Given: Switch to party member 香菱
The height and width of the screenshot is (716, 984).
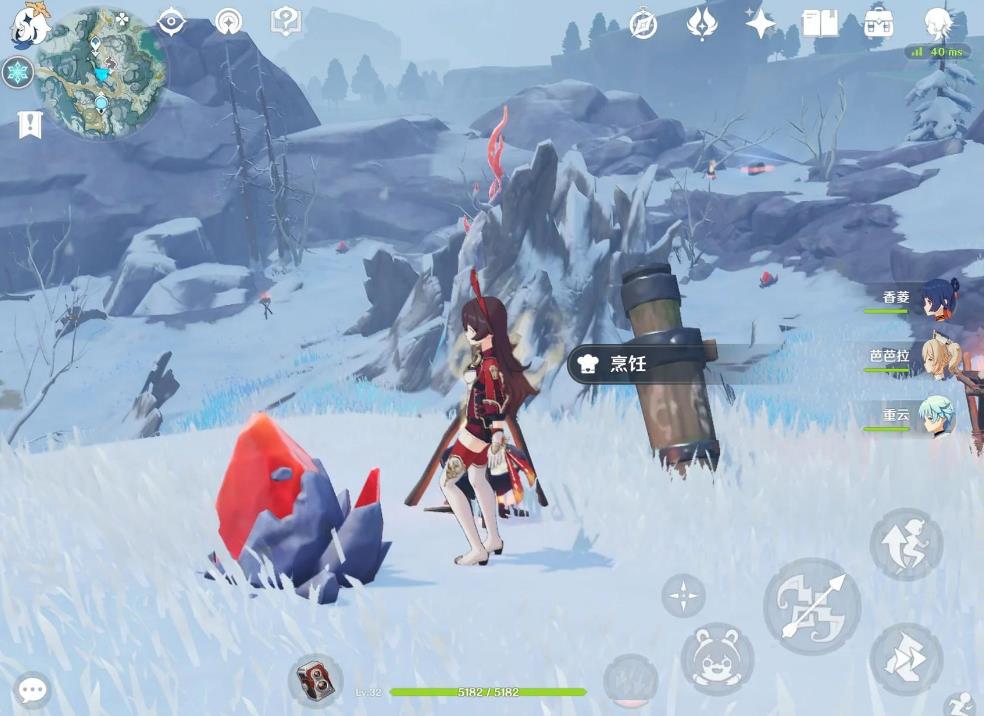Looking at the screenshot, I should pyautogui.click(x=938, y=299).
